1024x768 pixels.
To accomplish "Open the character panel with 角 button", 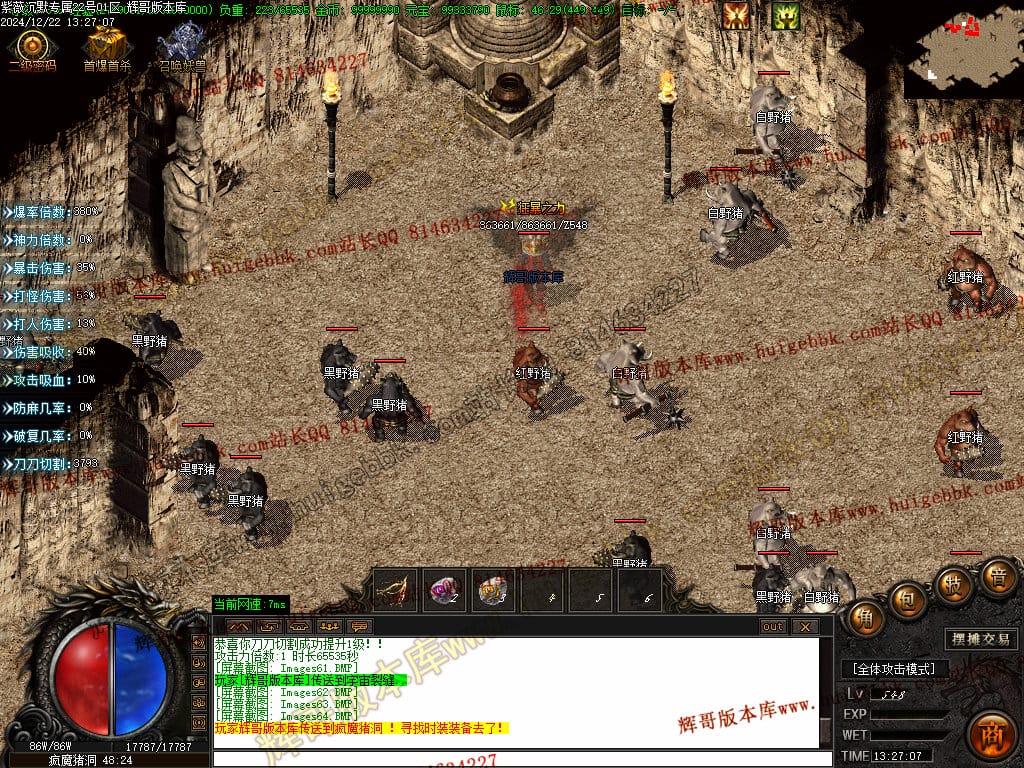I will point(866,619).
